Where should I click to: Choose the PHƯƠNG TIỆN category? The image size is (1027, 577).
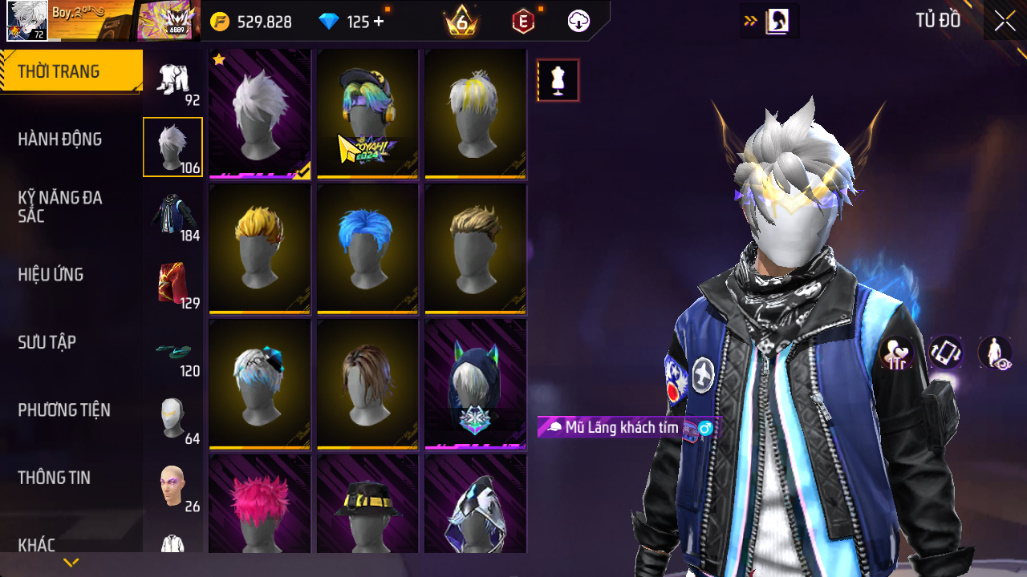(64, 410)
